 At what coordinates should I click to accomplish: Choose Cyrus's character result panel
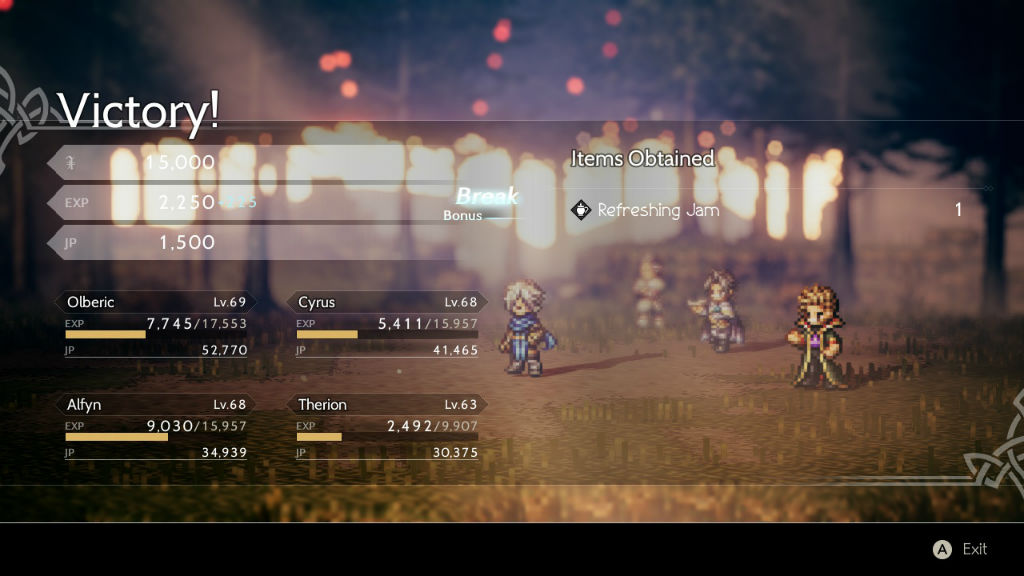387,325
